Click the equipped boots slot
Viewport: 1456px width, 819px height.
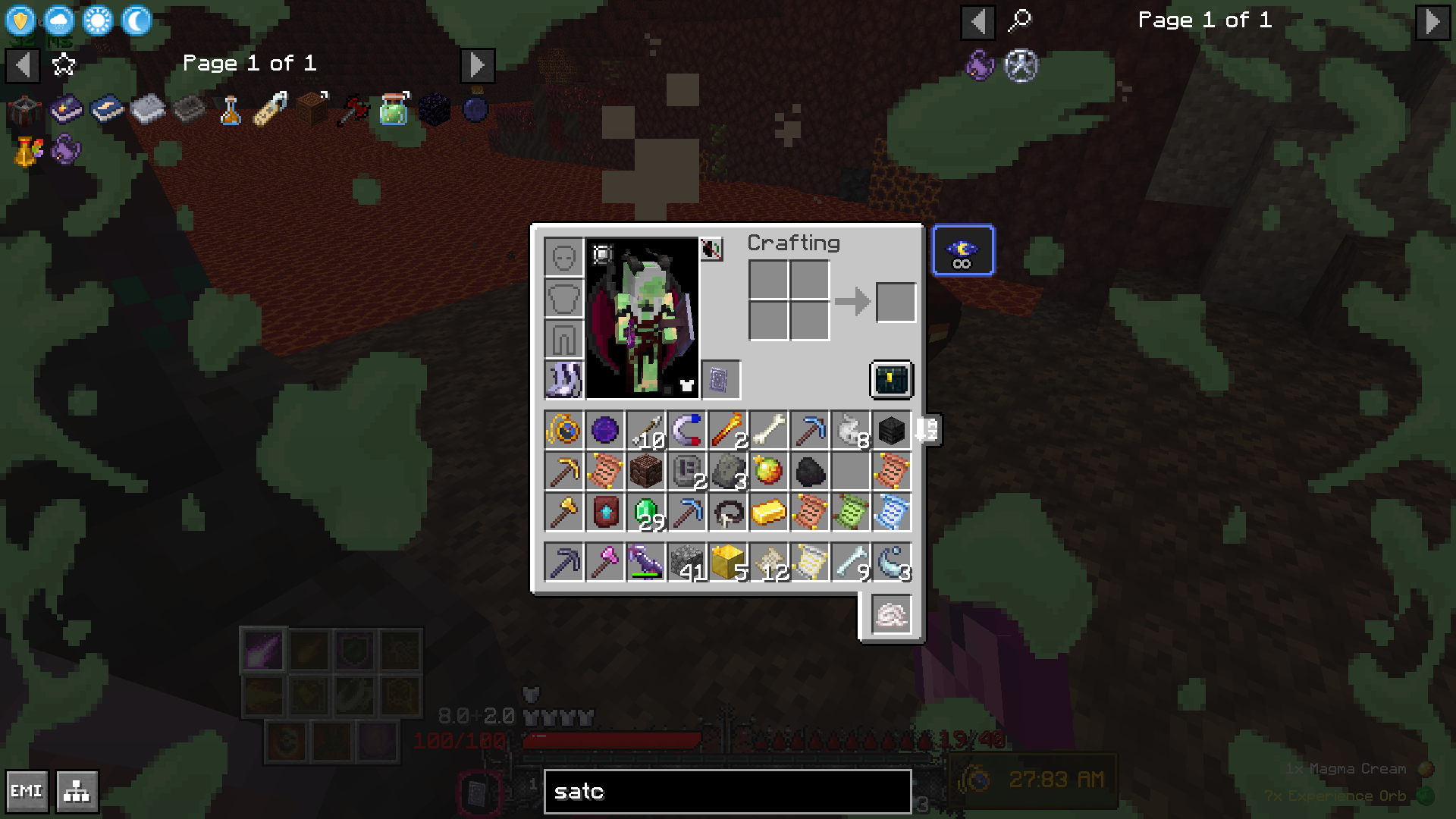pyautogui.click(x=564, y=379)
